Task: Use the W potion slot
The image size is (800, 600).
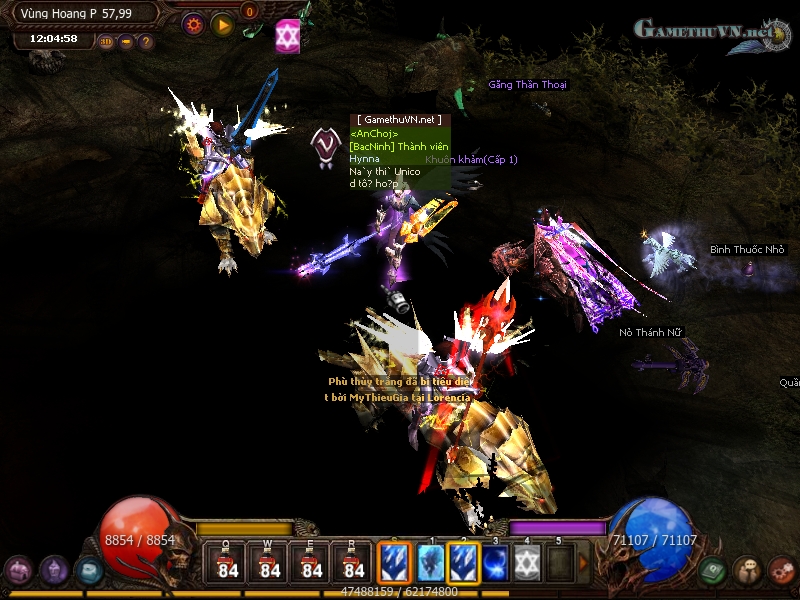Action: (x=270, y=562)
